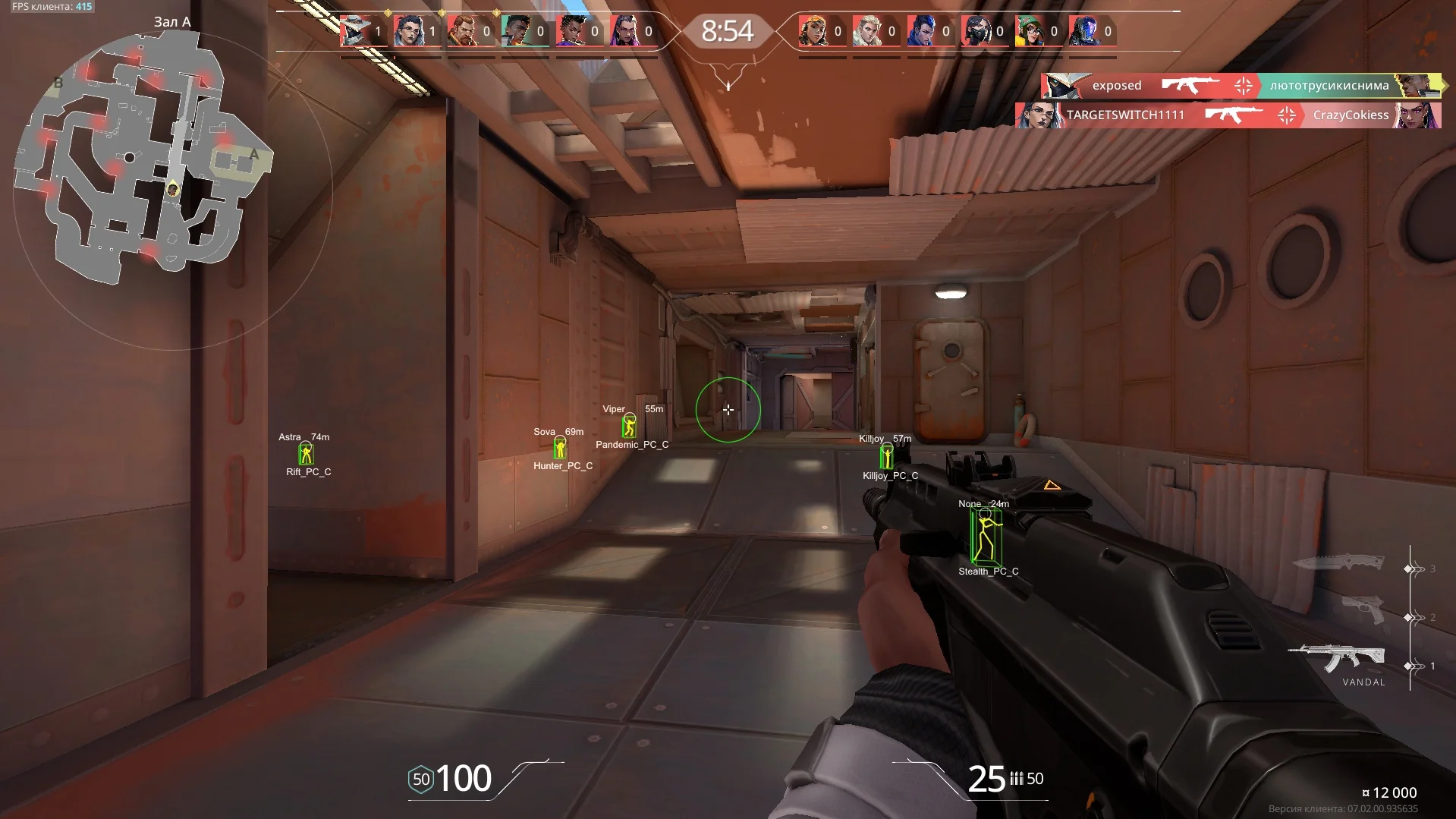Select Omen's hooded portrait
Screen dimensions: 1456x819
[x=1083, y=32]
